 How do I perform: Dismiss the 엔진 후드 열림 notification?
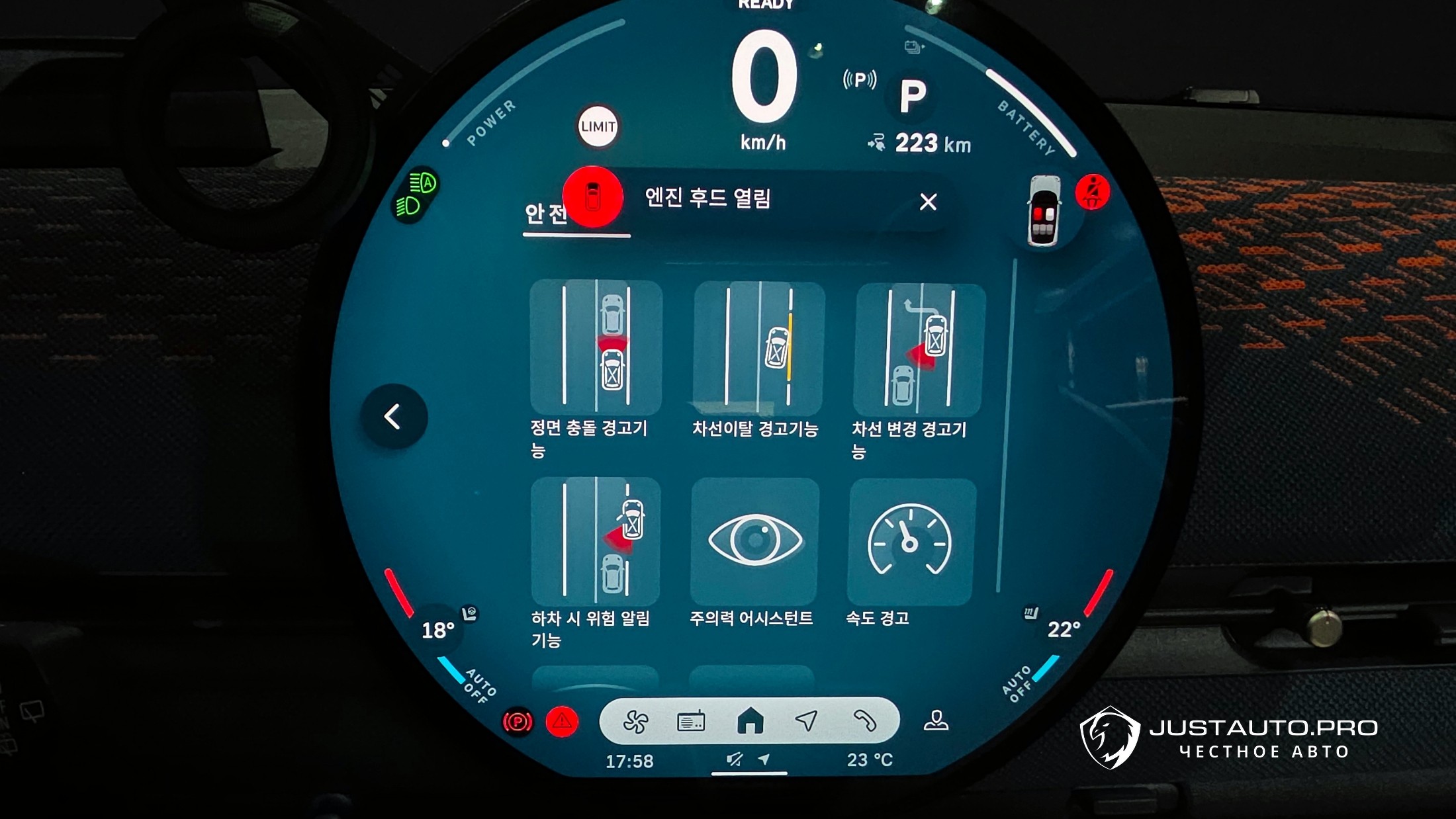(x=928, y=202)
